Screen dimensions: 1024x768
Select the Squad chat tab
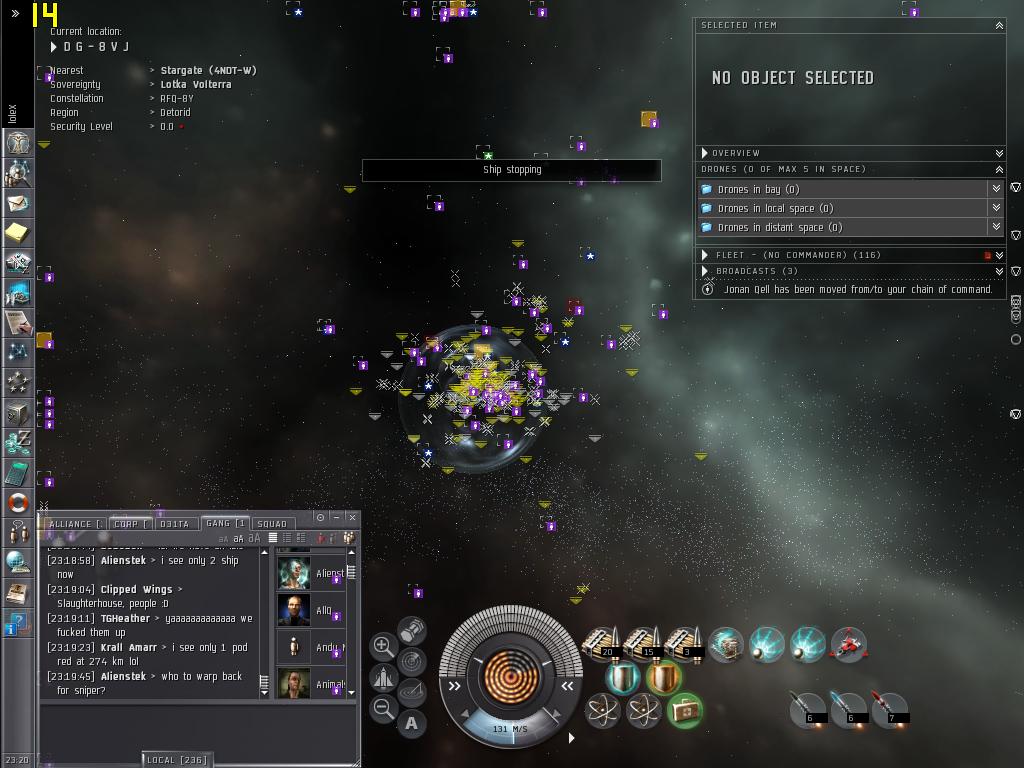coord(271,523)
